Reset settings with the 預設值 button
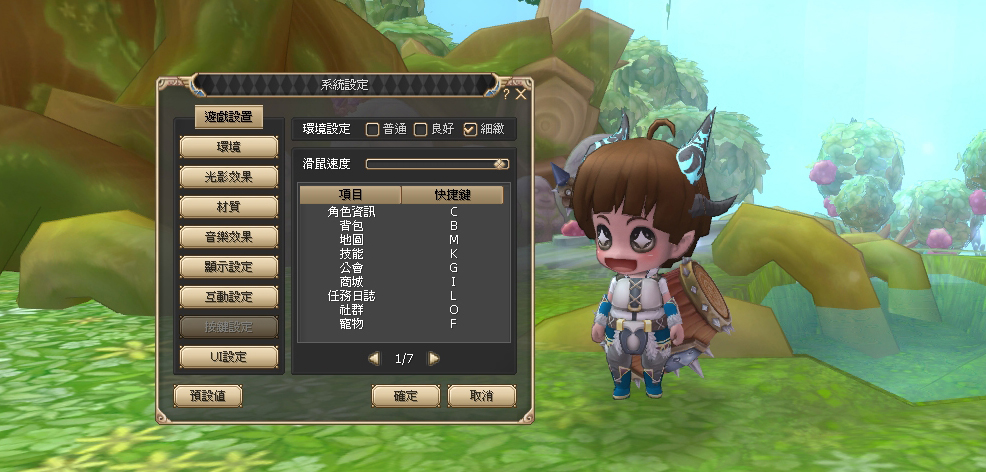Screen dimensions: 986x472 208,396
